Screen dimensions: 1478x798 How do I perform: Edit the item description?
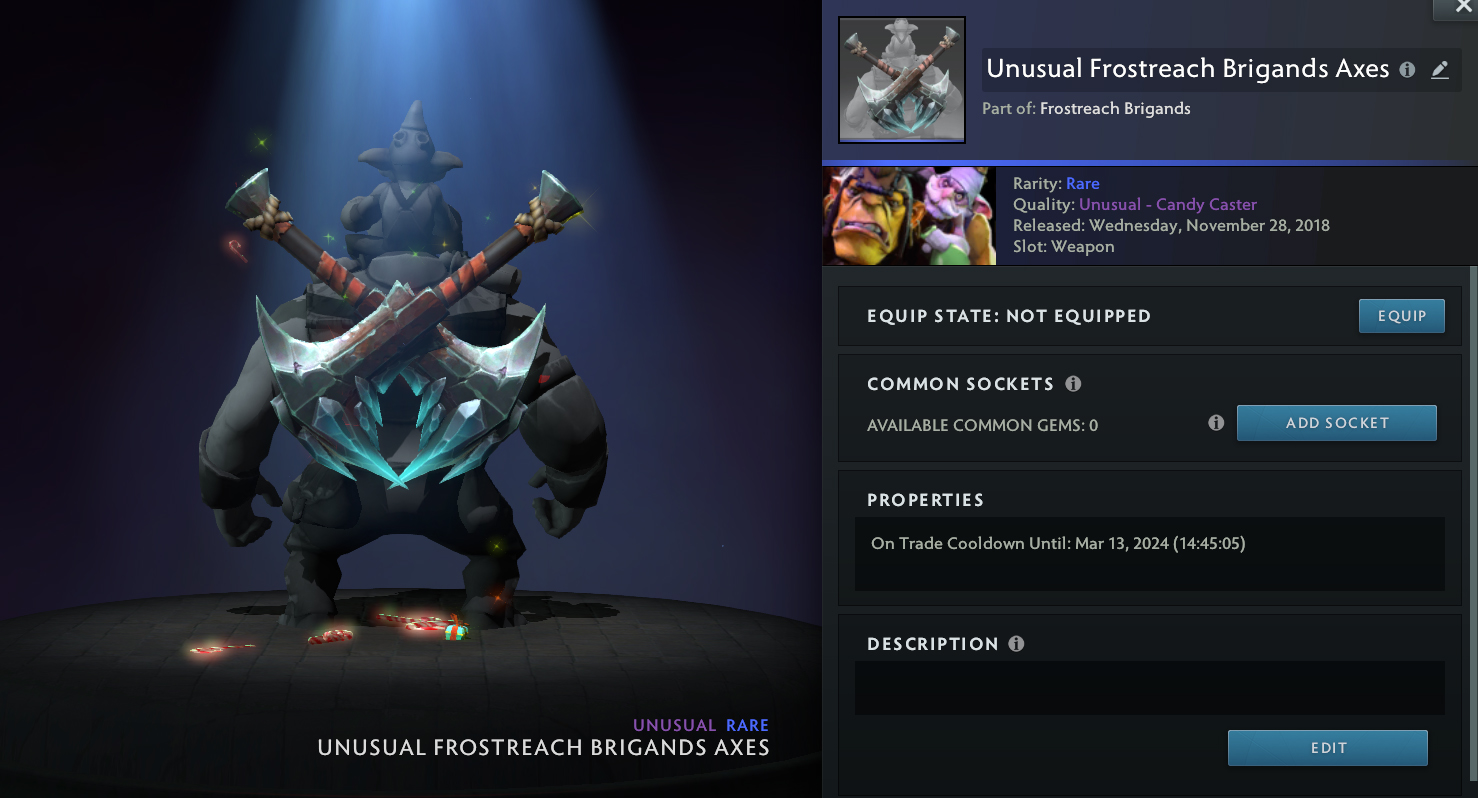1327,748
